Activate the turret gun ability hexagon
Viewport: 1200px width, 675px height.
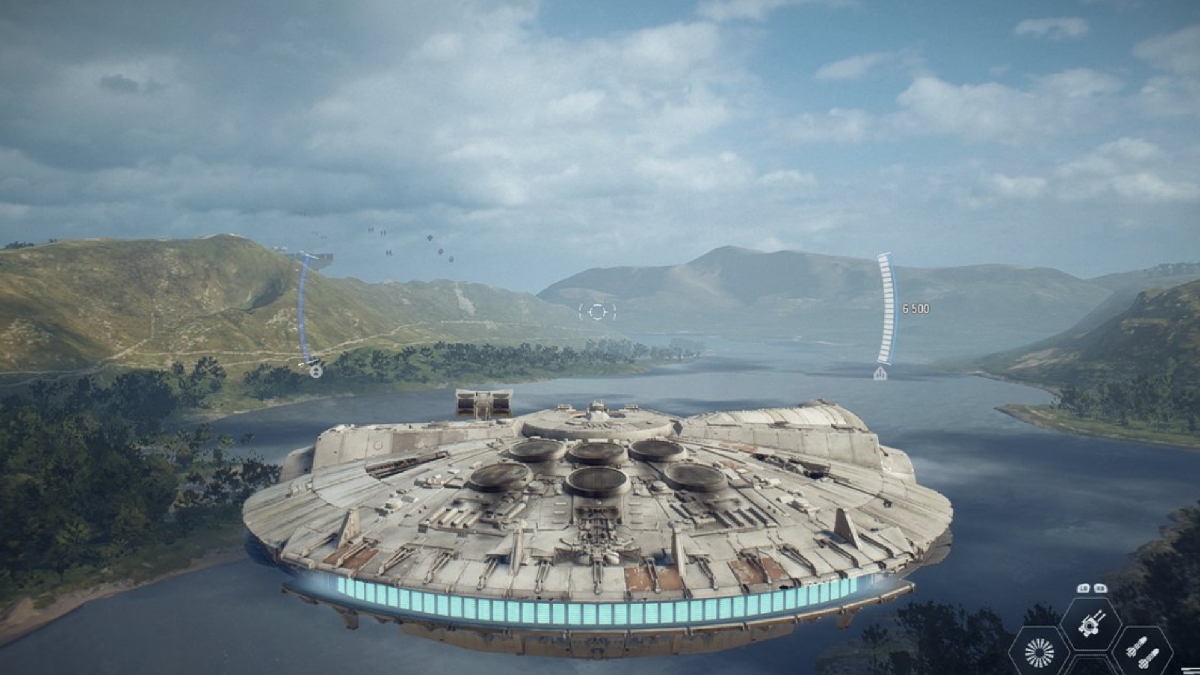click(1090, 626)
